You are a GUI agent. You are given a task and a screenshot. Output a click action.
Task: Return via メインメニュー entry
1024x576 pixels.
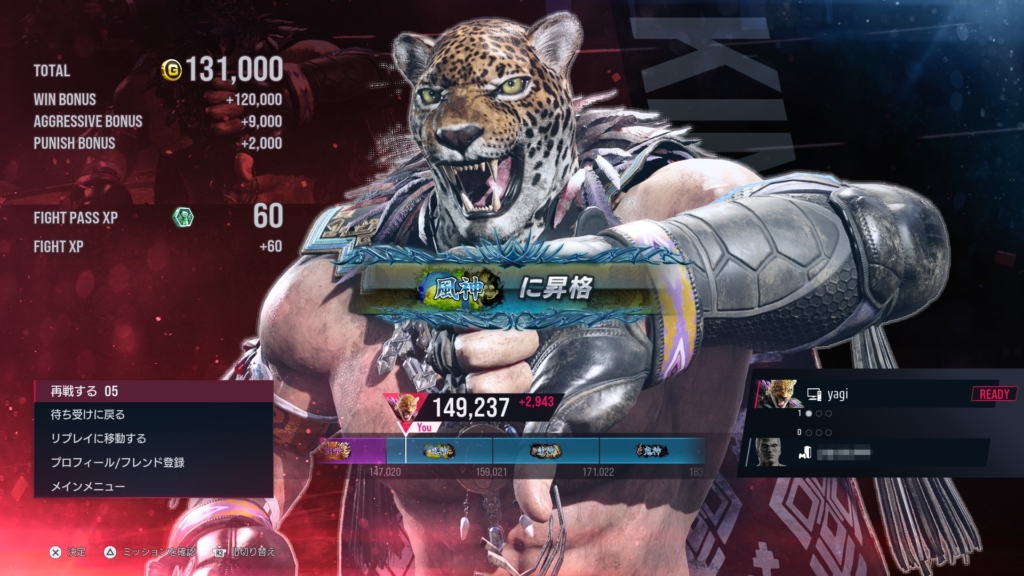pyautogui.click(x=150, y=486)
